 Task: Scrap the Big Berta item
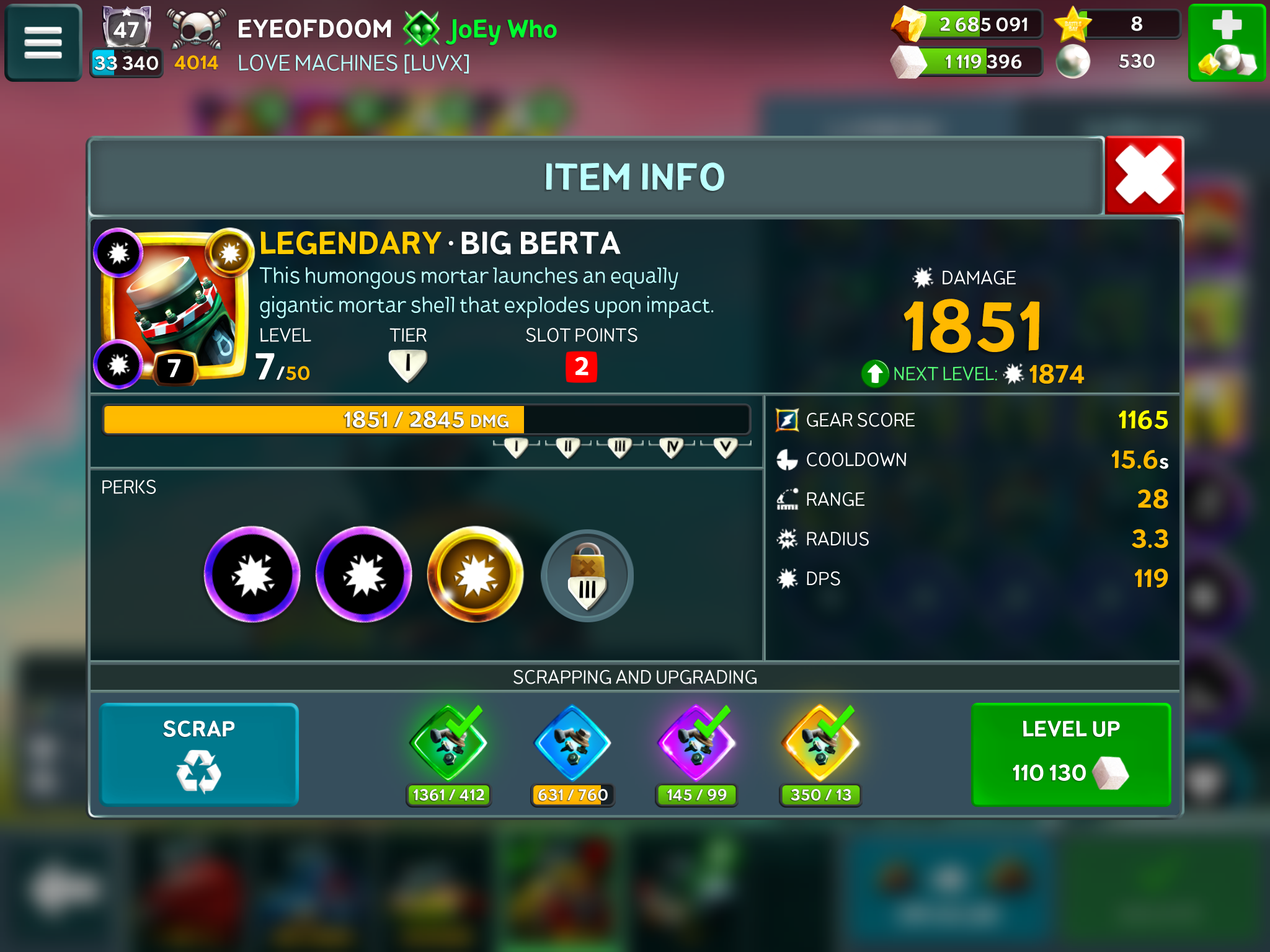tap(199, 754)
